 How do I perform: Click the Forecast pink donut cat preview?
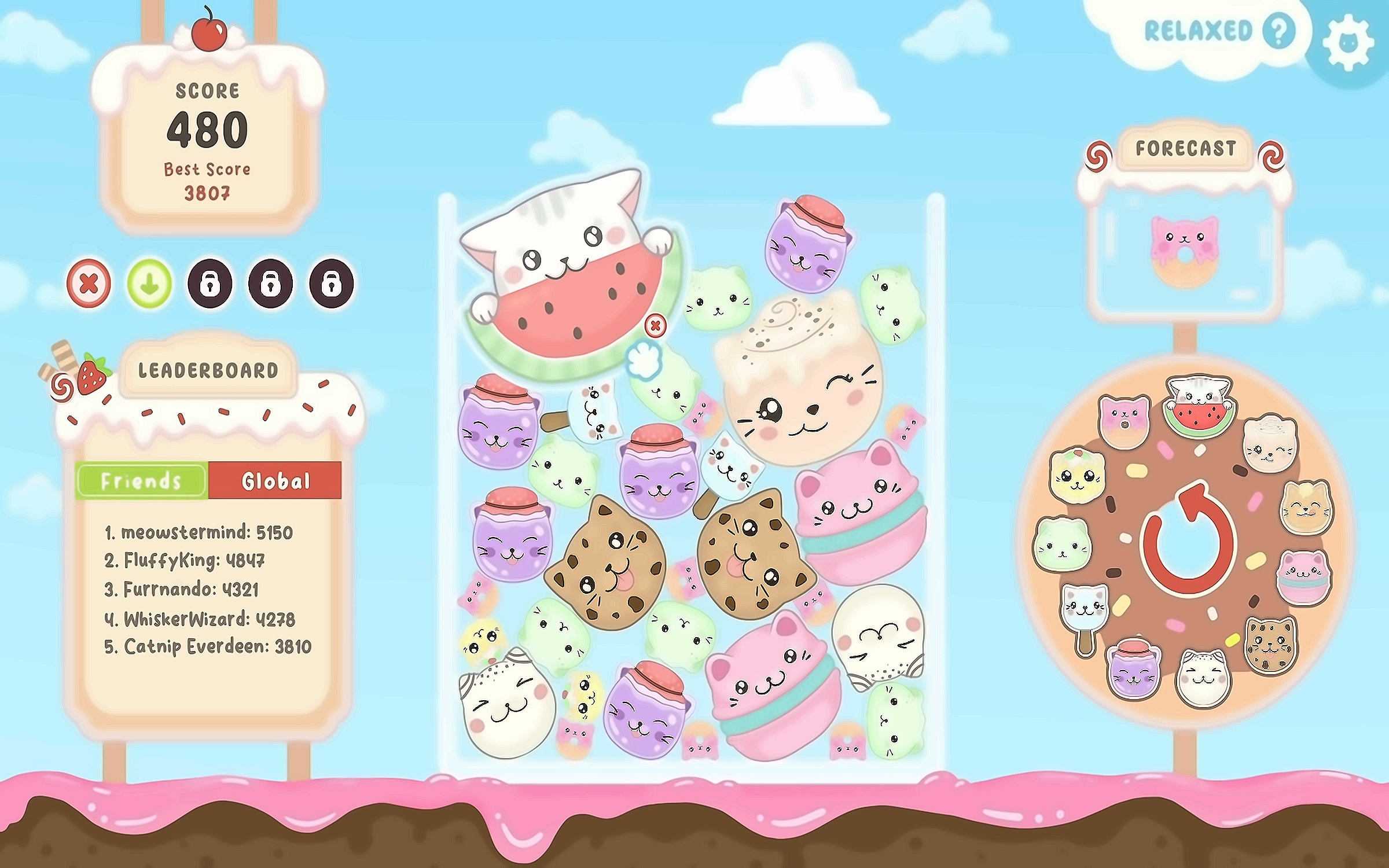point(1184,252)
